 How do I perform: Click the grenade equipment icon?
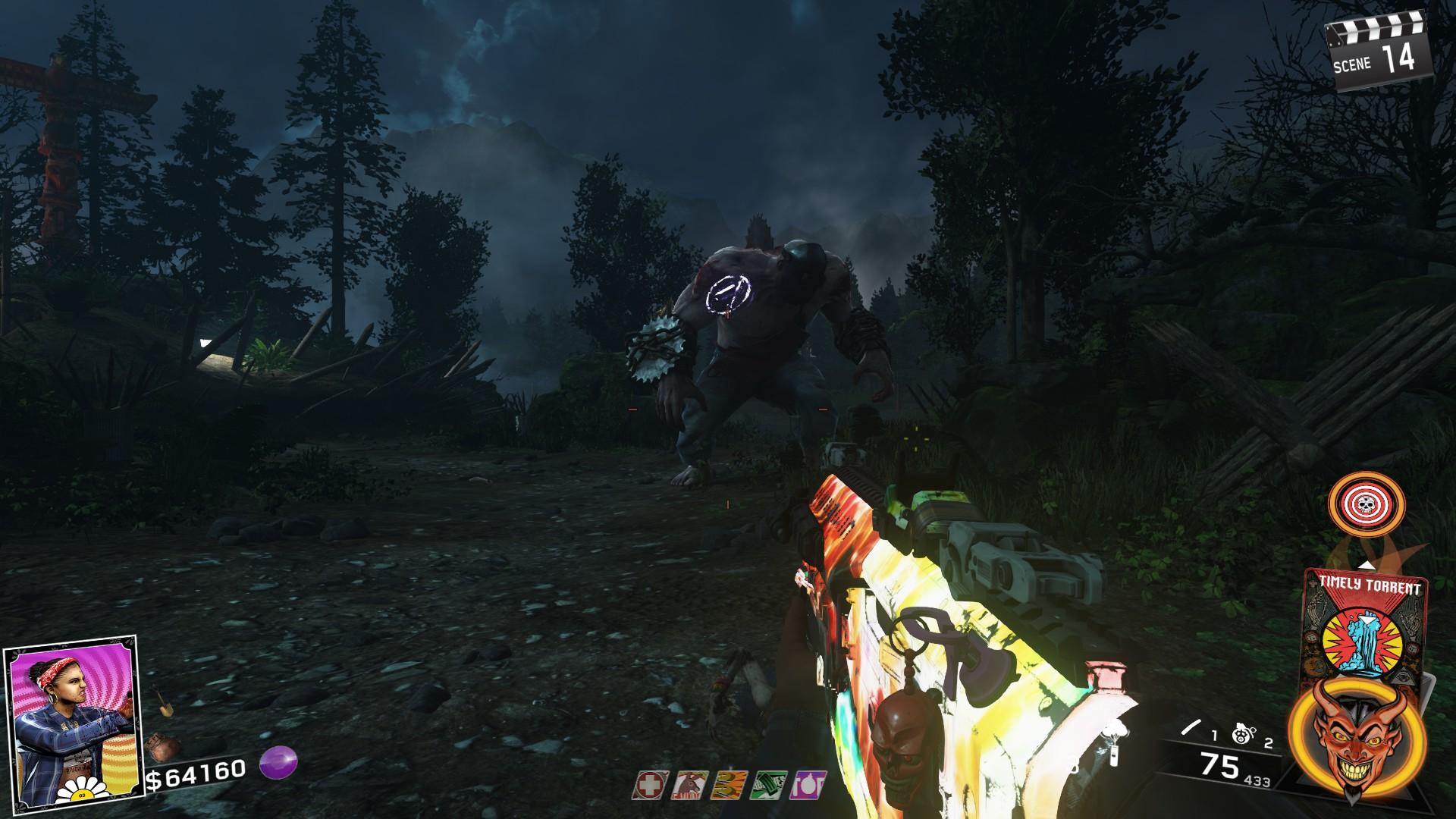coord(1241,736)
